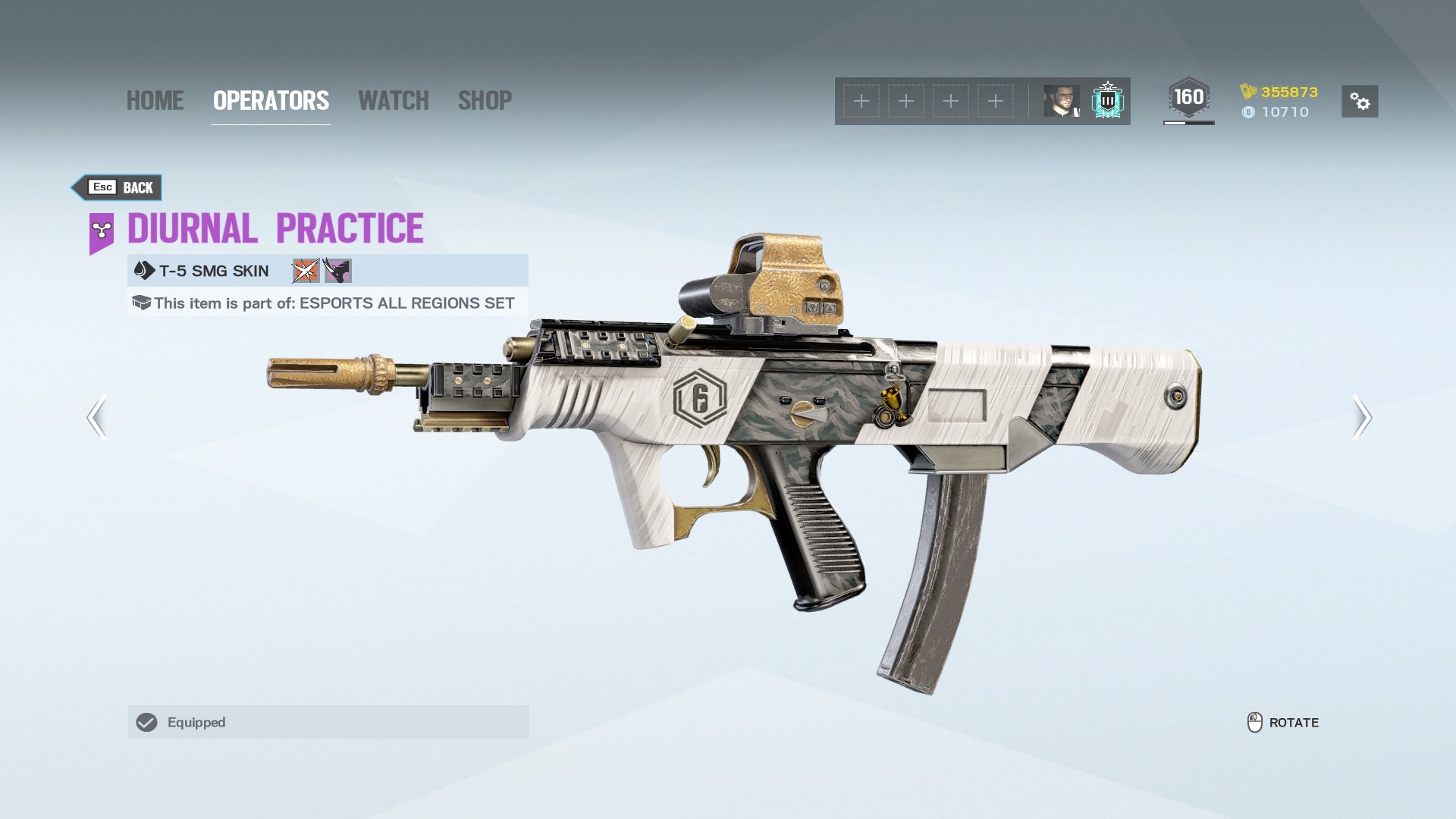1456x819 pixels.
Task: Switch to the Operators tab
Action: (271, 101)
